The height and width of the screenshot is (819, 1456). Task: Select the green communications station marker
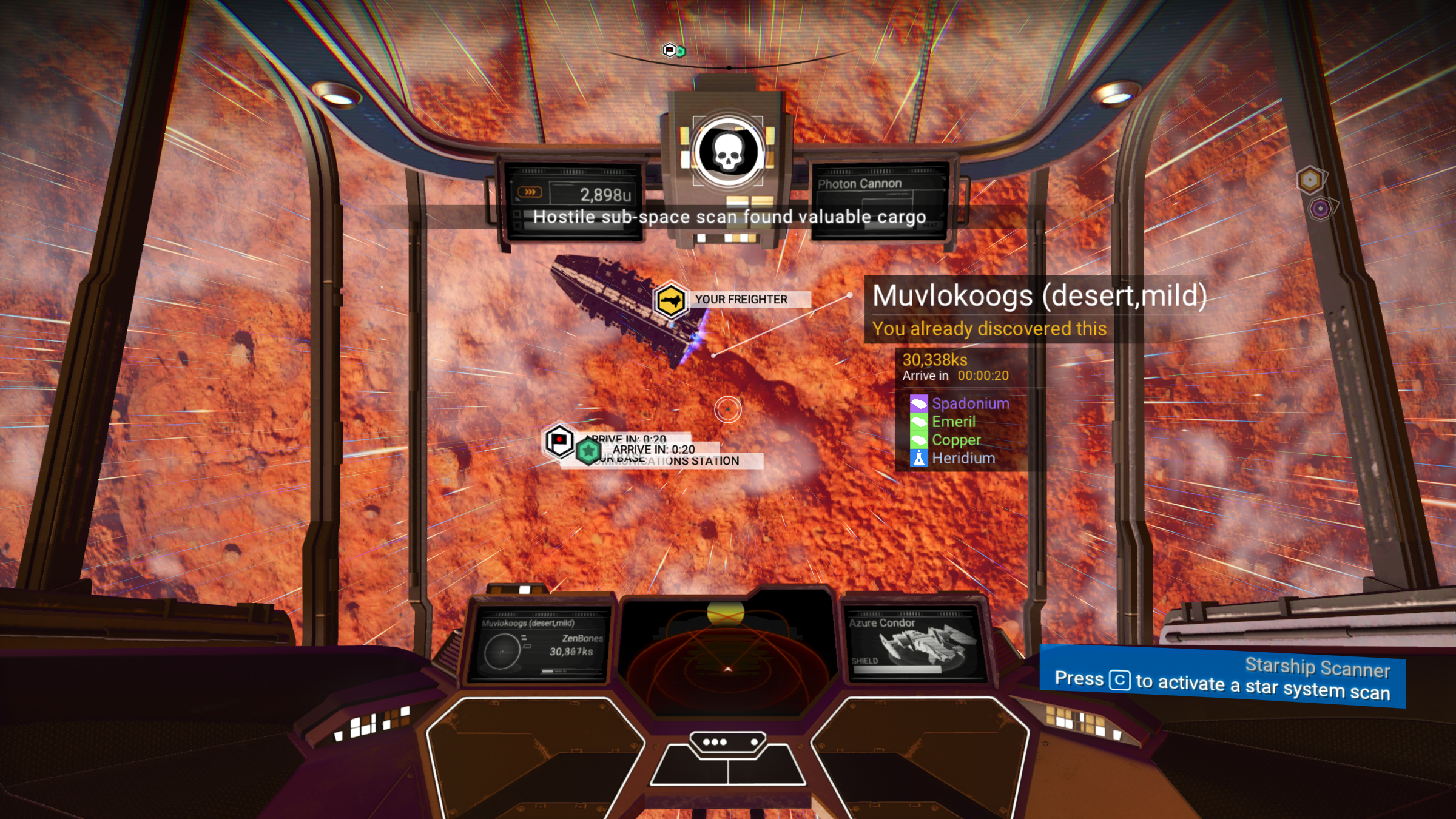coord(588,452)
